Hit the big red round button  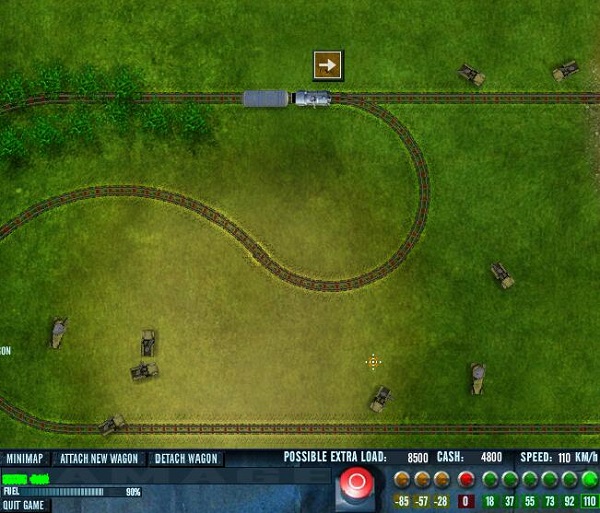355,484
